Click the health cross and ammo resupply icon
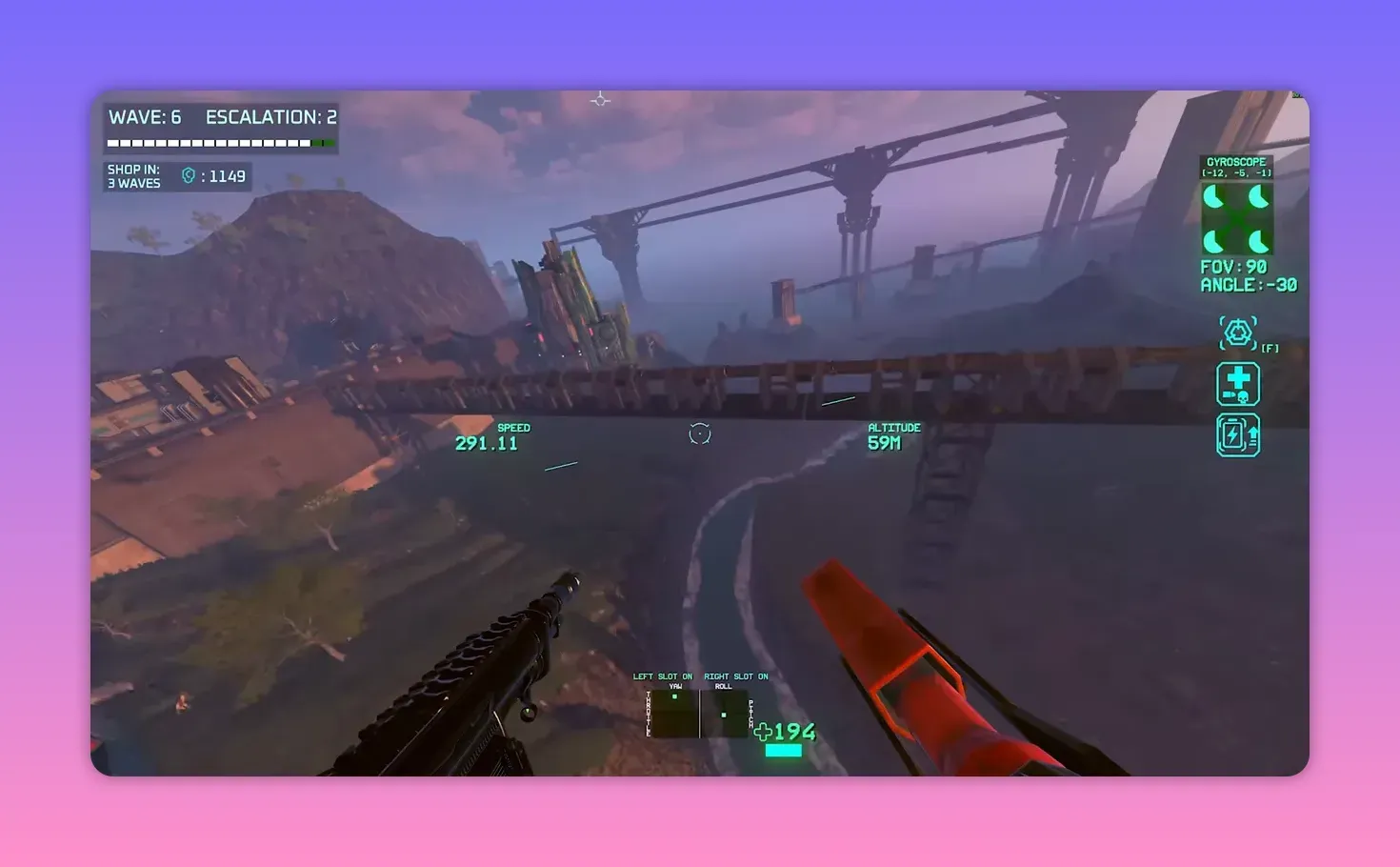 pos(1237,383)
